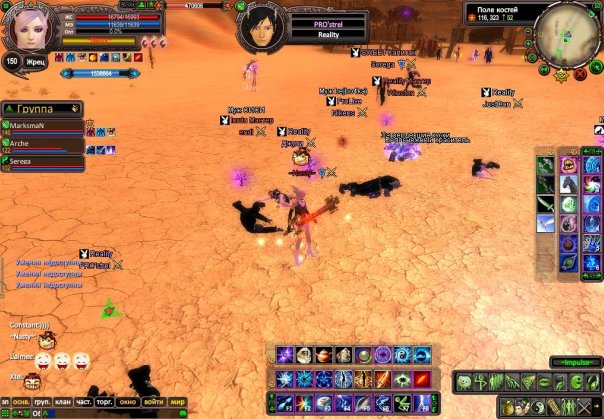Activate the F1 hotbar skill
The image size is (604, 419).
coord(285,404)
